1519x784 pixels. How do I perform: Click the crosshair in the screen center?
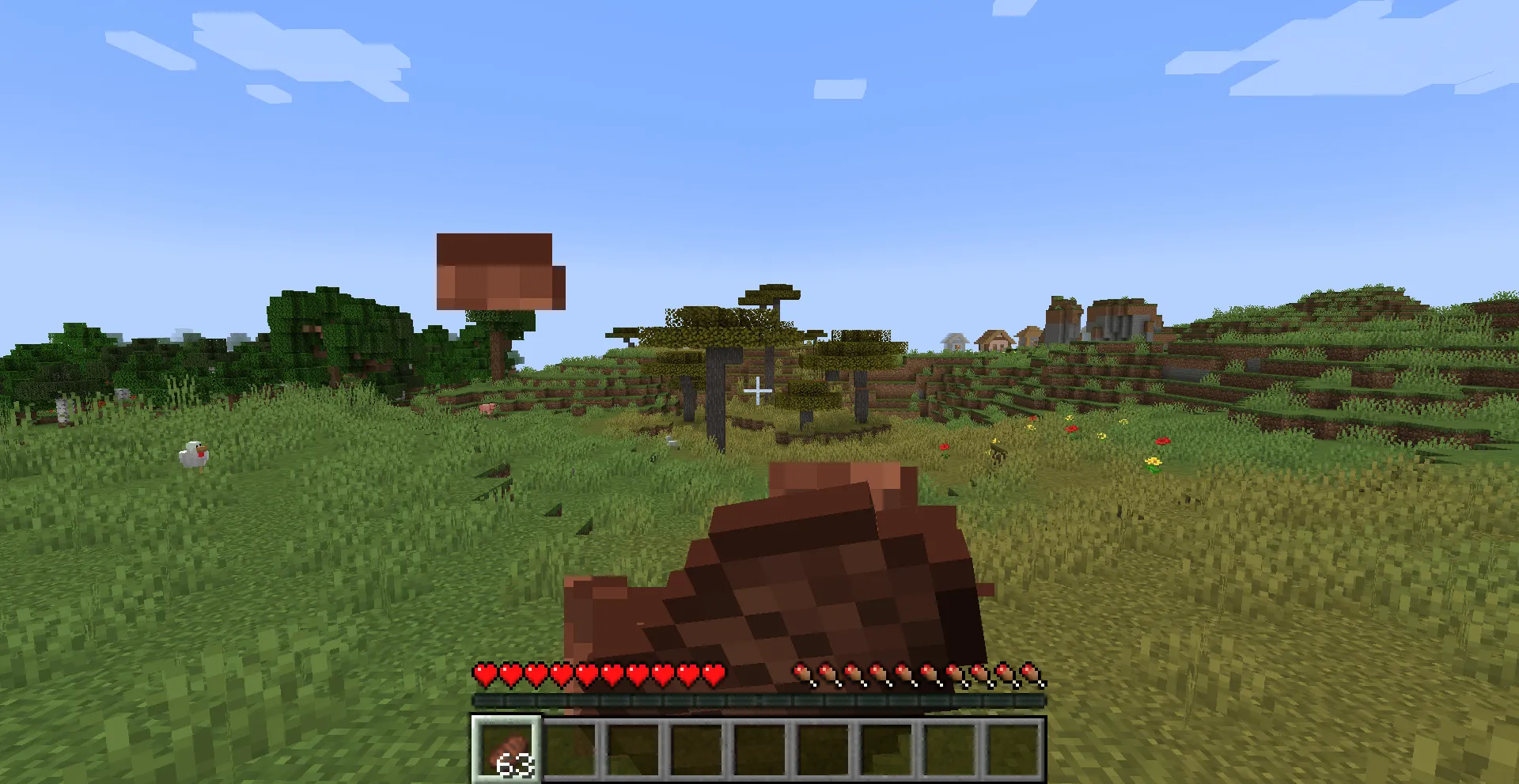pos(759,389)
